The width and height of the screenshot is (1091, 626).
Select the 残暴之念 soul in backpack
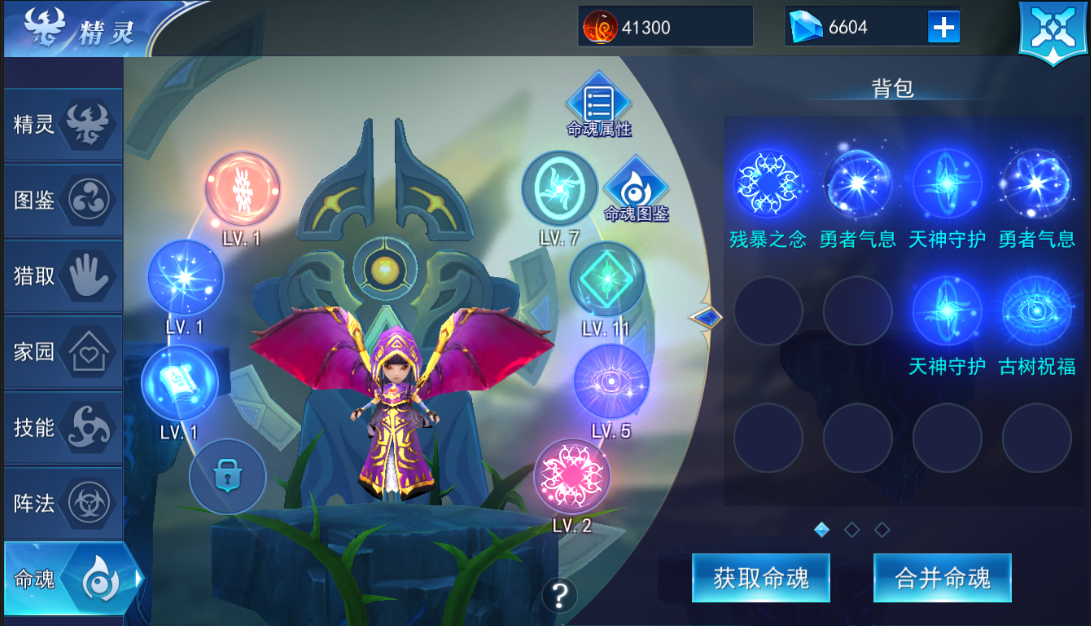pos(768,184)
